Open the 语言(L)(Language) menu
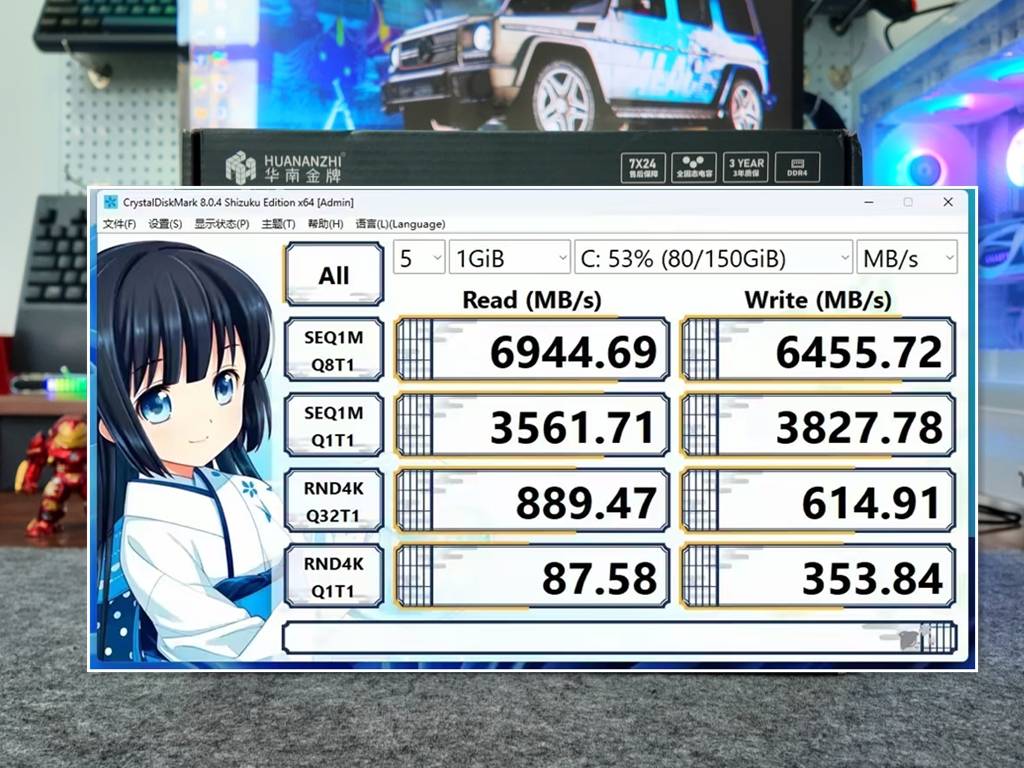The image size is (1024, 768). (400, 224)
